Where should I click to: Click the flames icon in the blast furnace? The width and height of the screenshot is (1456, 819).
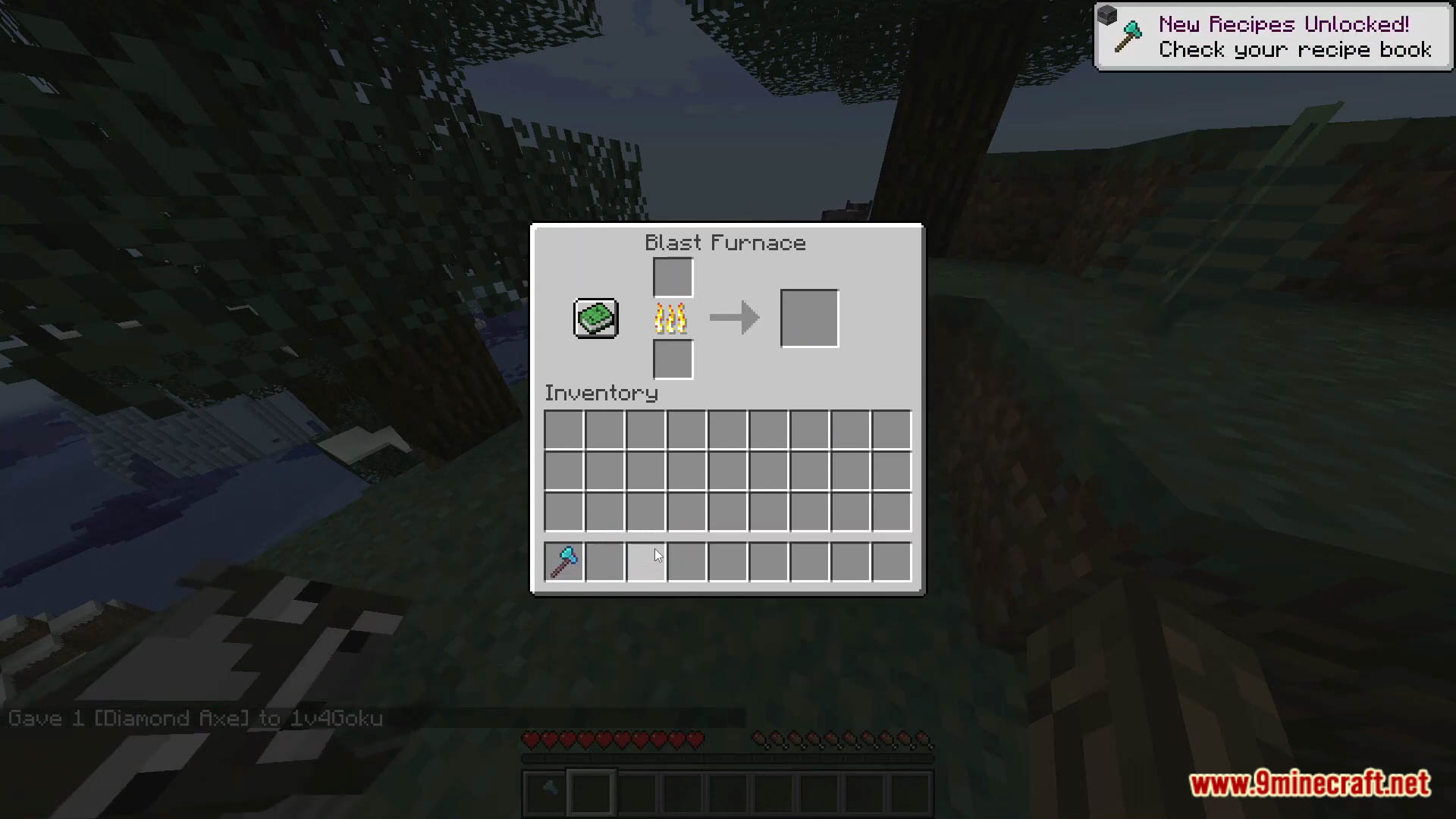click(x=670, y=318)
